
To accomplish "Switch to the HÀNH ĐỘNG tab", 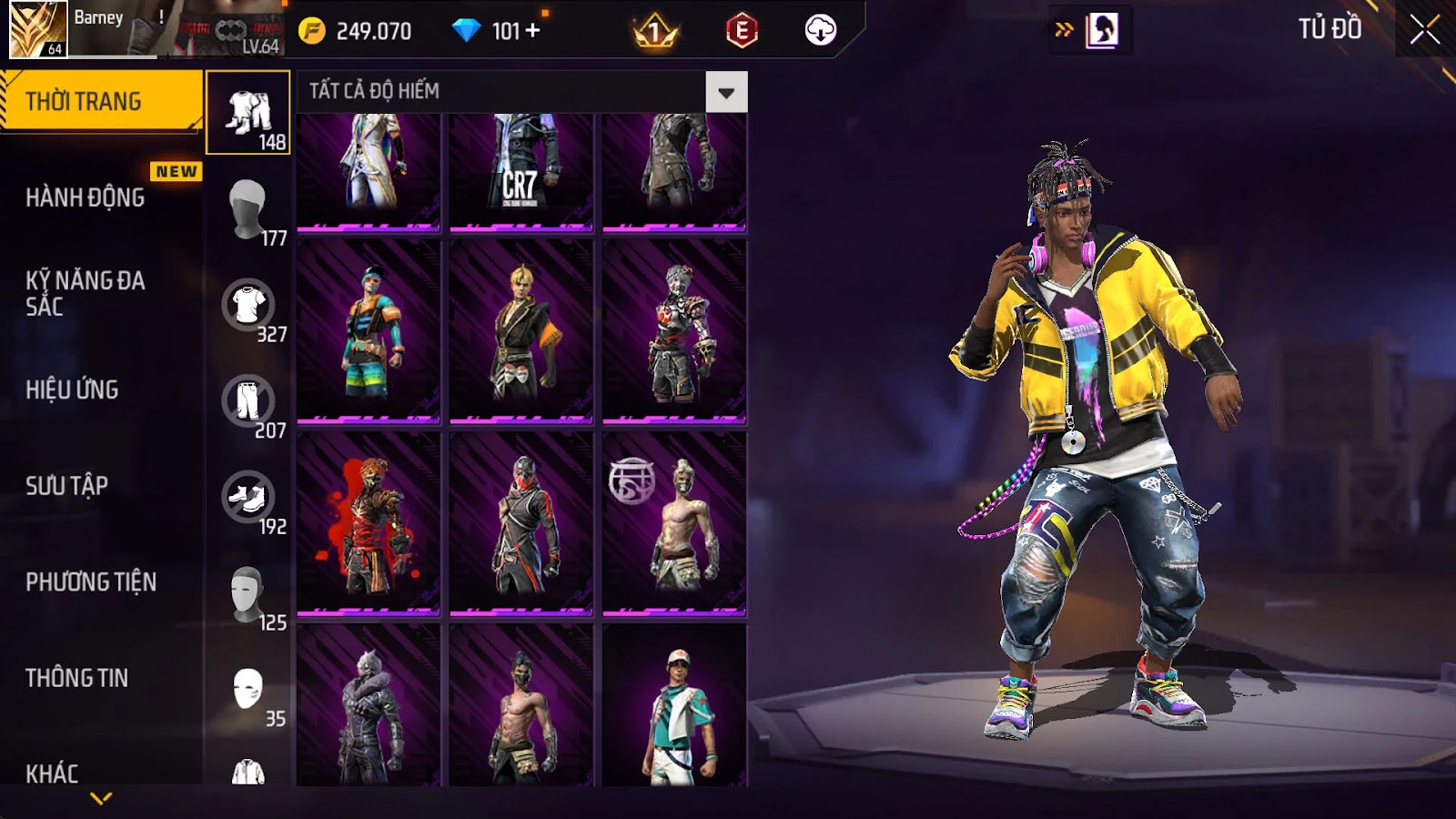I will click(x=86, y=197).
